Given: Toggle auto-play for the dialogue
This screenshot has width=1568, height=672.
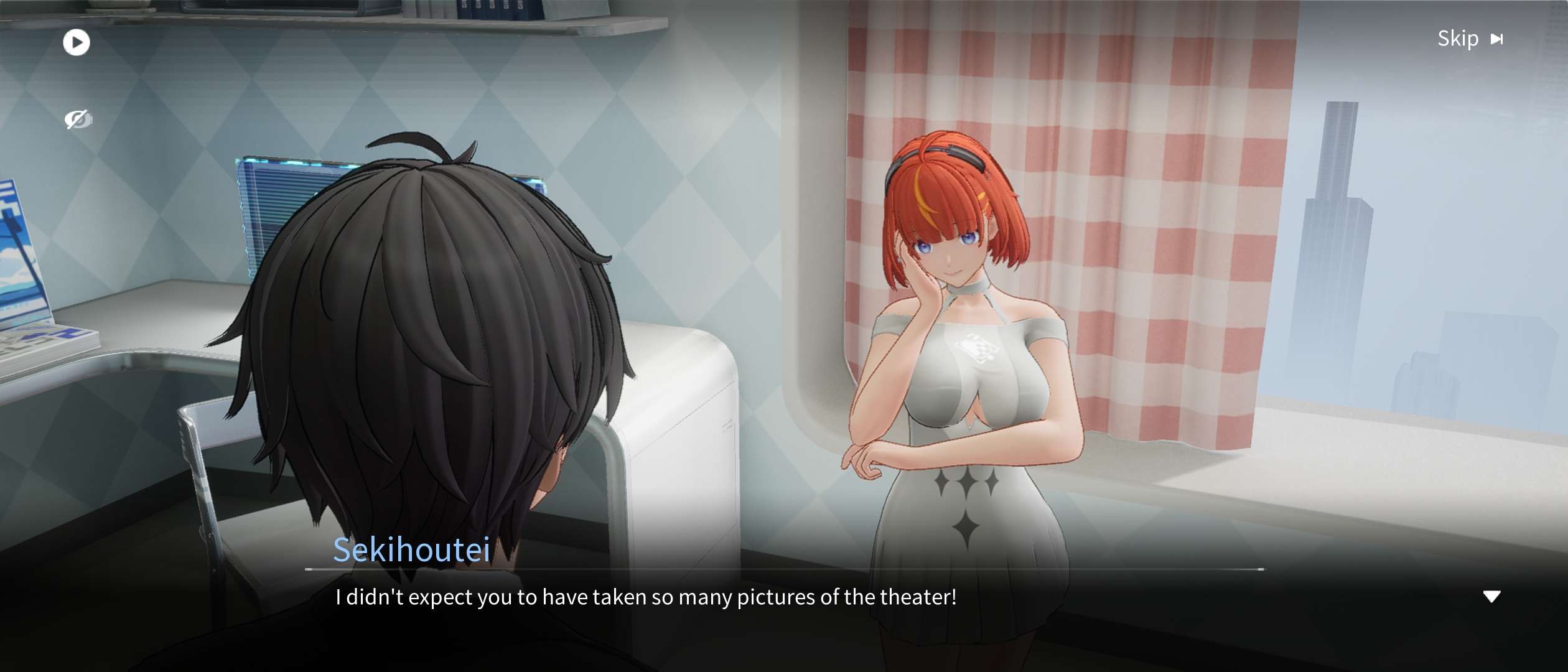Looking at the screenshot, I should tap(77, 43).
